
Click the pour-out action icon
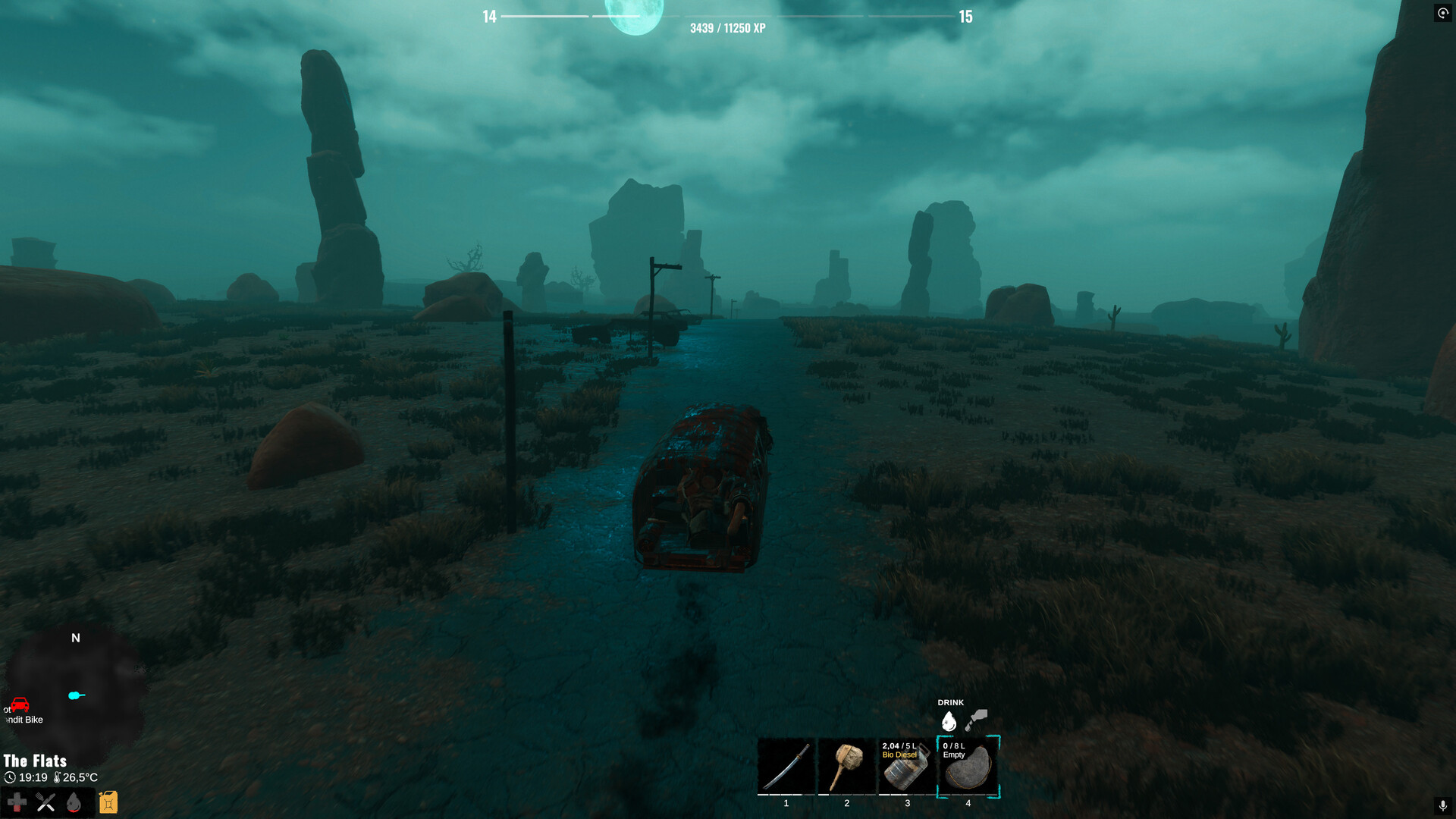pyautogui.click(x=977, y=720)
